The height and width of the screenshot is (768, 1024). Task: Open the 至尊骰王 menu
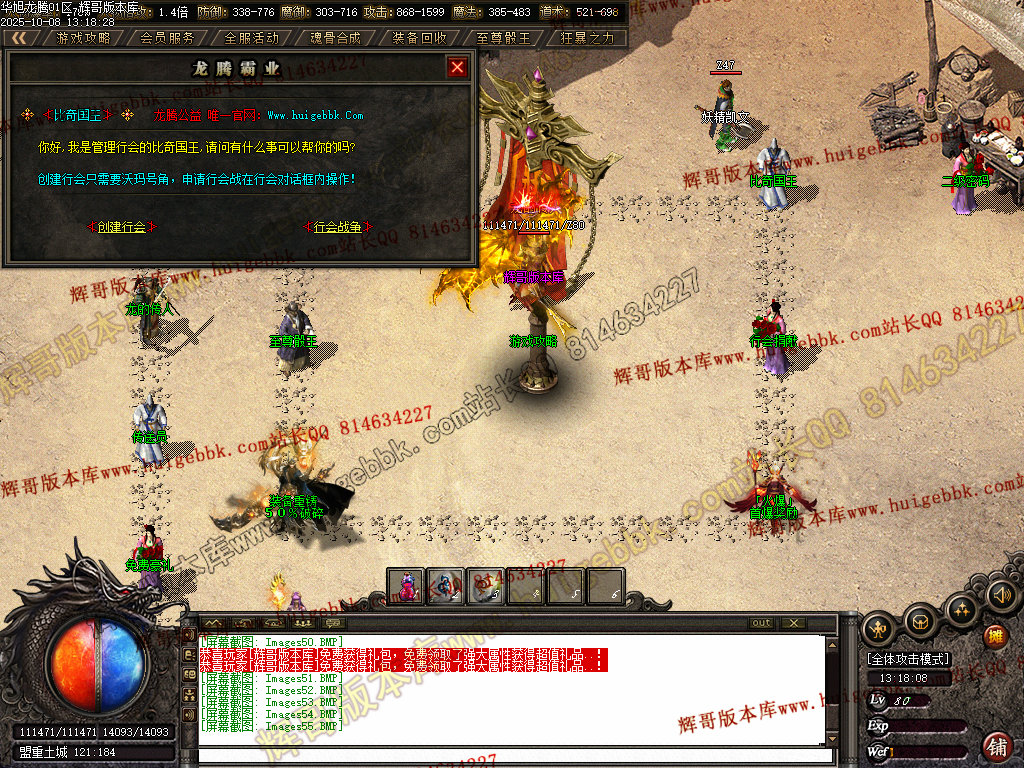tap(503, 38)
